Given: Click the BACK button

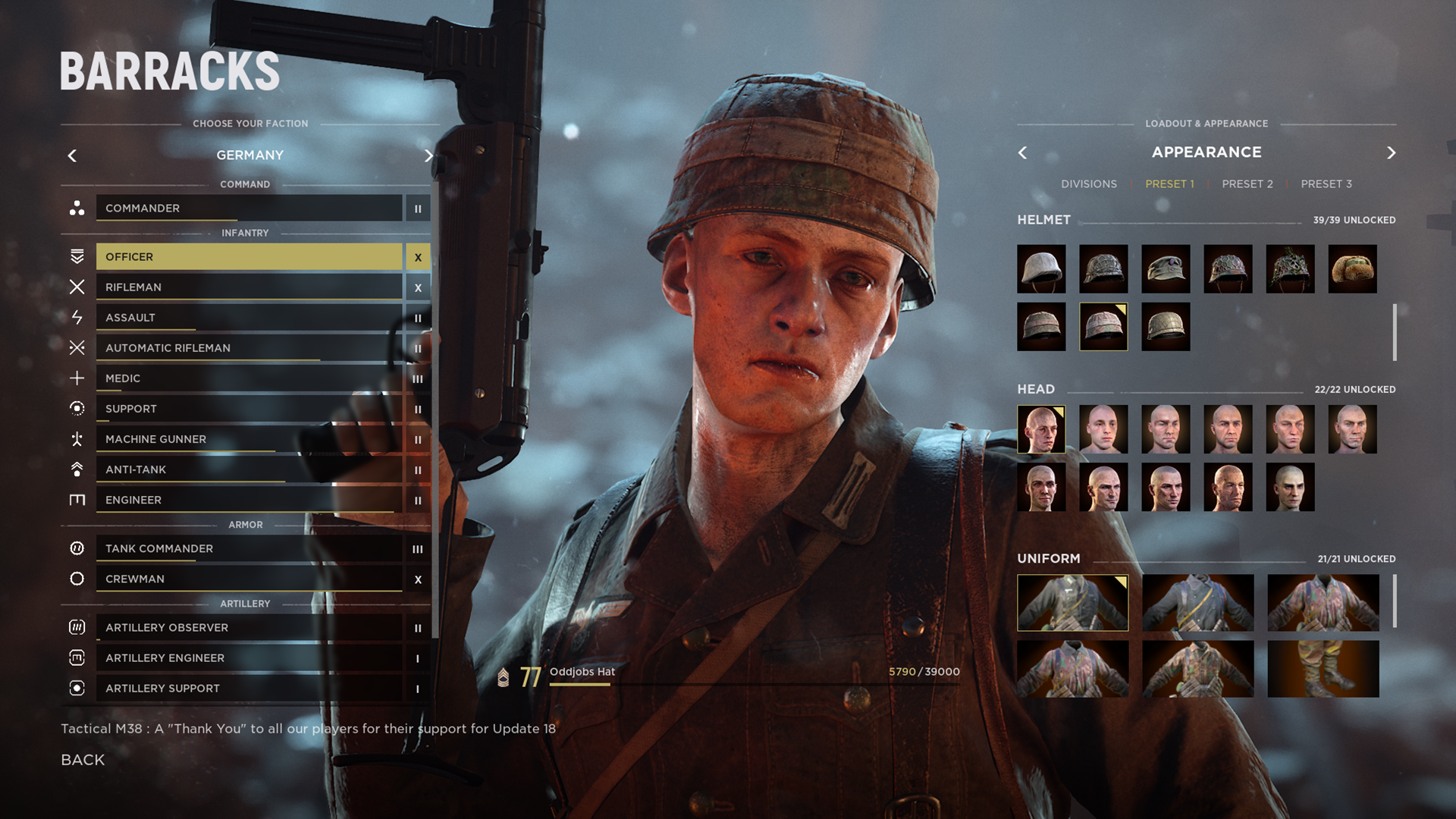Looking at the screenshot, I should [x=82, y=759].
